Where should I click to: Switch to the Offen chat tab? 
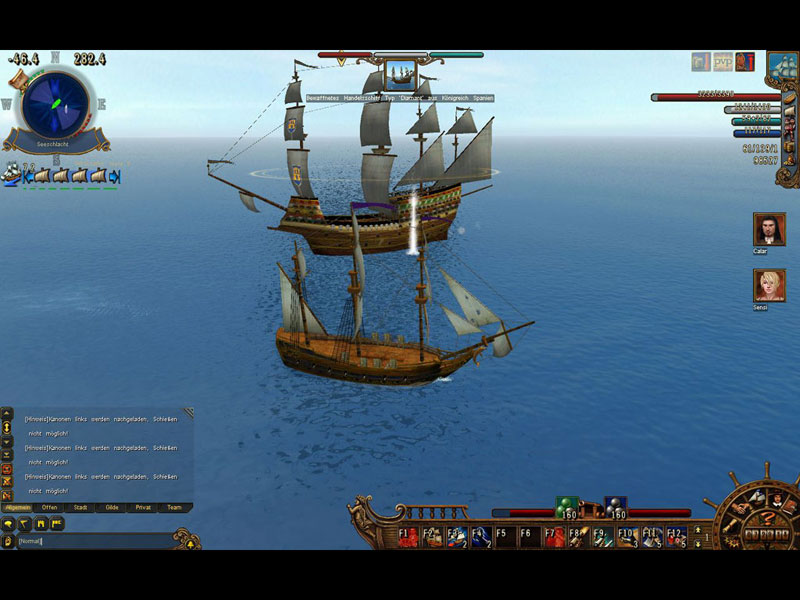tap(50, 507)
